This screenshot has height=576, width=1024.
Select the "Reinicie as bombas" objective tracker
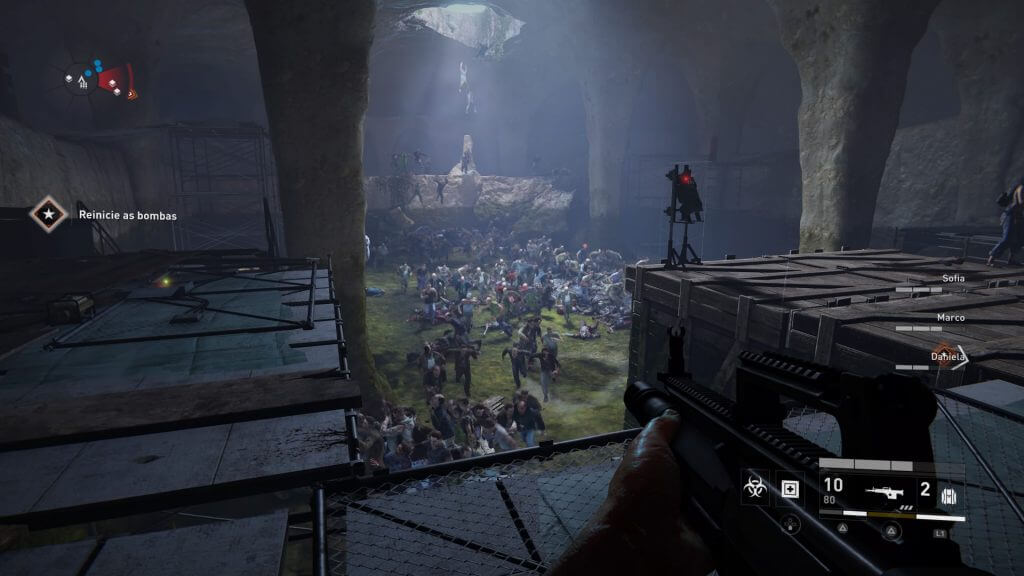127,214
